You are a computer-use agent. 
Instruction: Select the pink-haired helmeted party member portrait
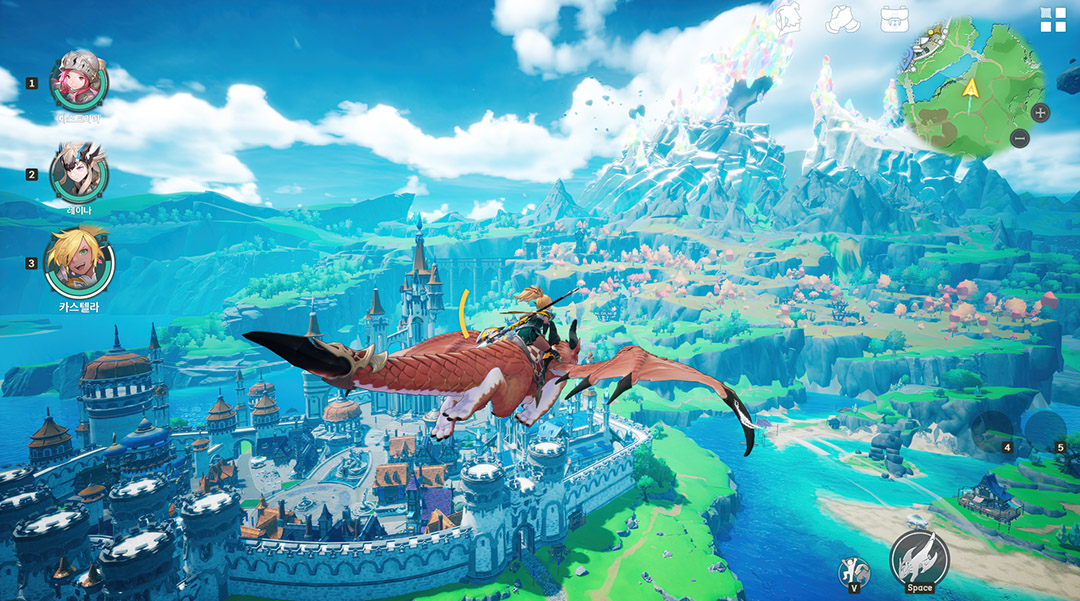(79, 82)
